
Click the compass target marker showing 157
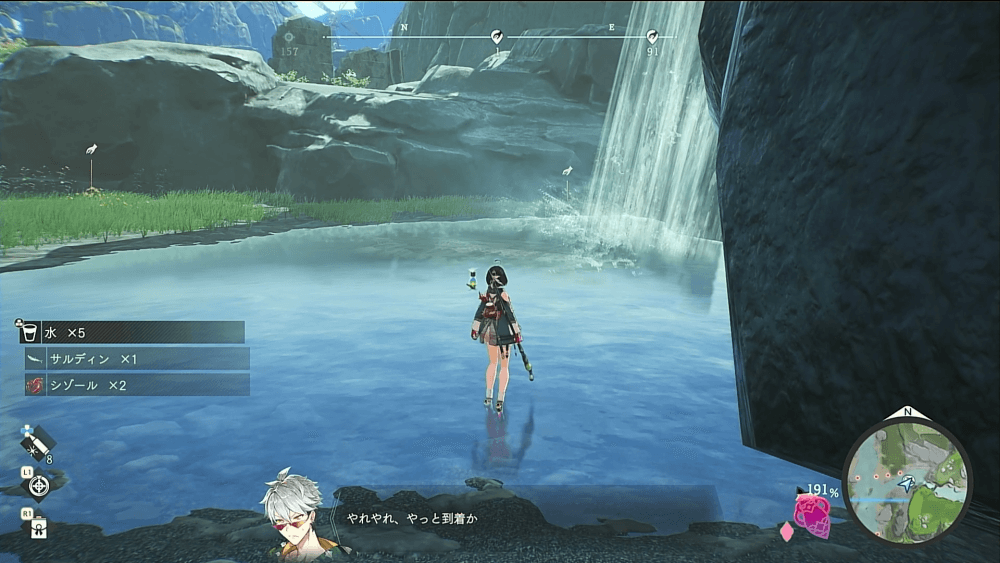[x=290, y=38]
